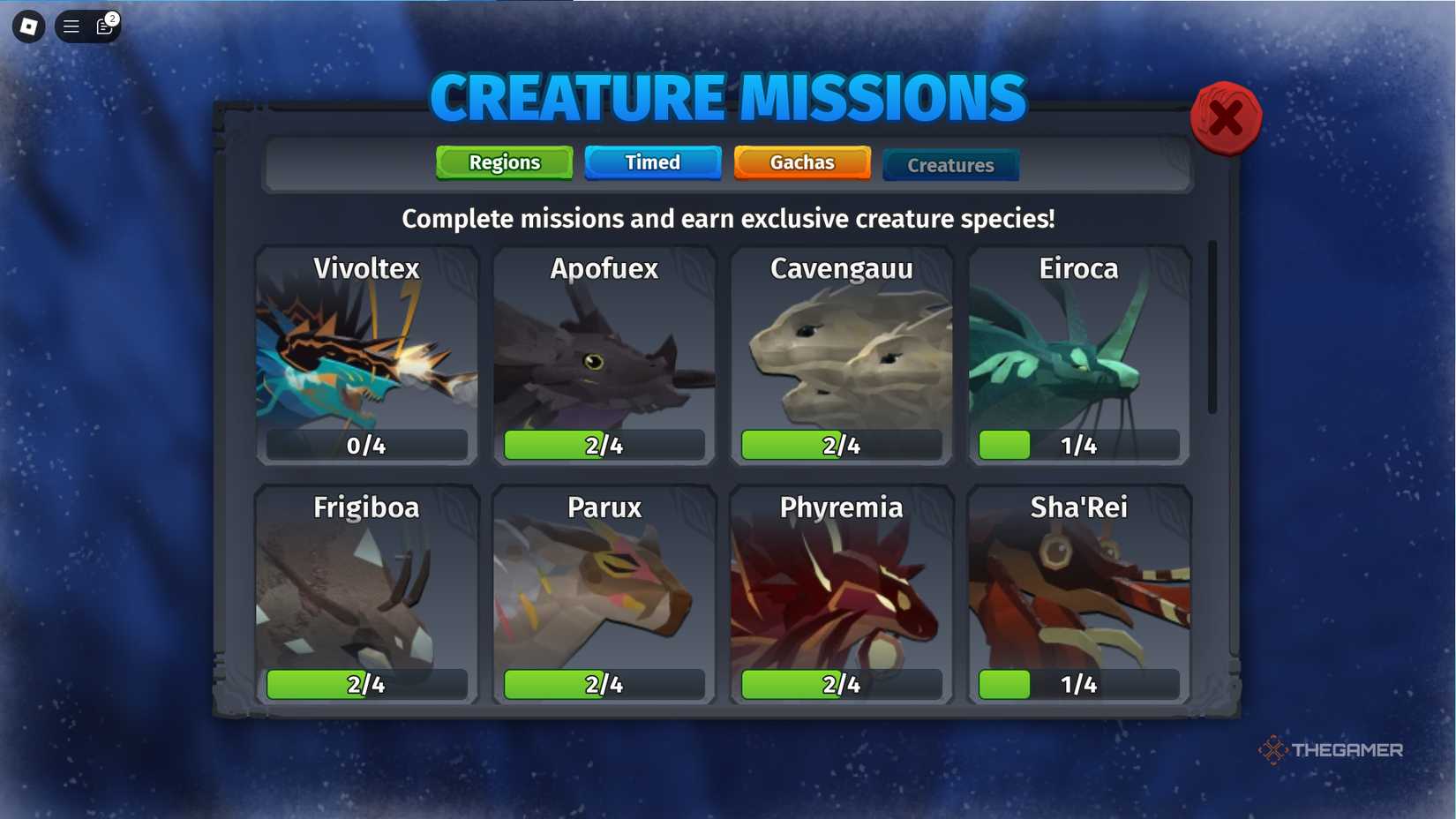Screen dimensions: 1456x819
Task: Click the Sha'Rei name label
Action: 1078,507
